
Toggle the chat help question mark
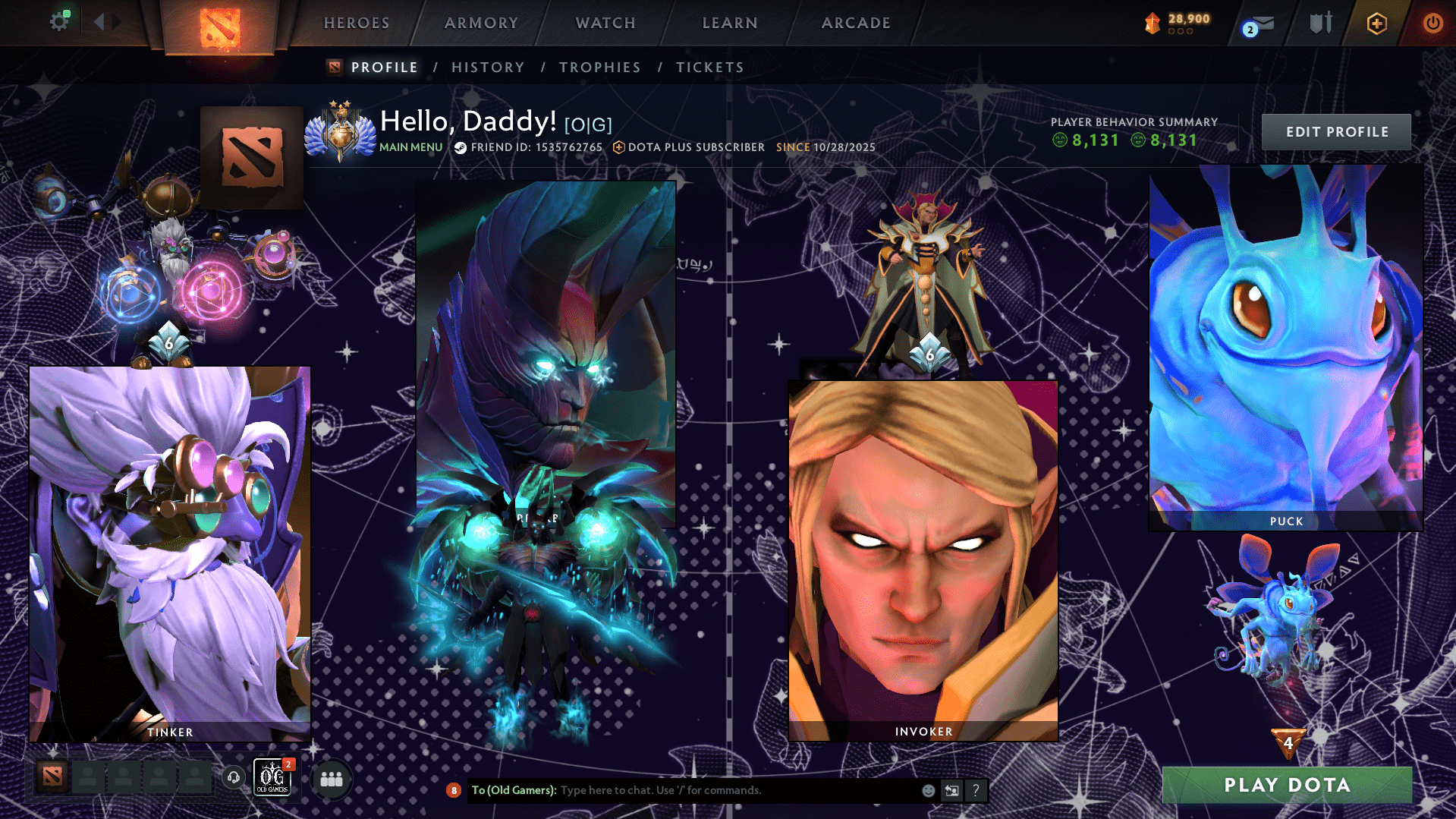976,790
